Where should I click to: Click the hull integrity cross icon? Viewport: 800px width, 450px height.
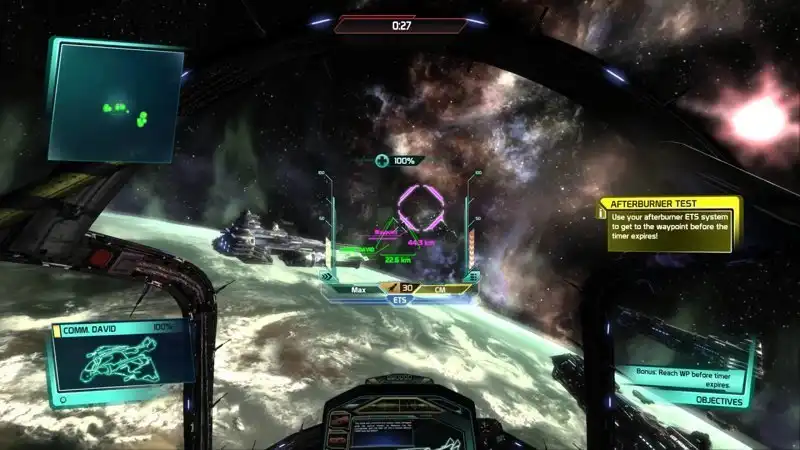click(x=382, y=161)
